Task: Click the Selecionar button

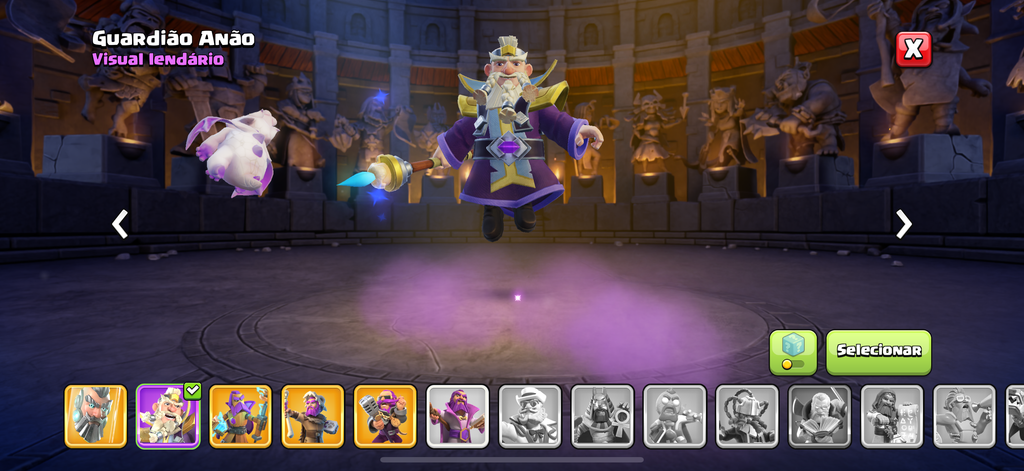Action: [878, 351]
